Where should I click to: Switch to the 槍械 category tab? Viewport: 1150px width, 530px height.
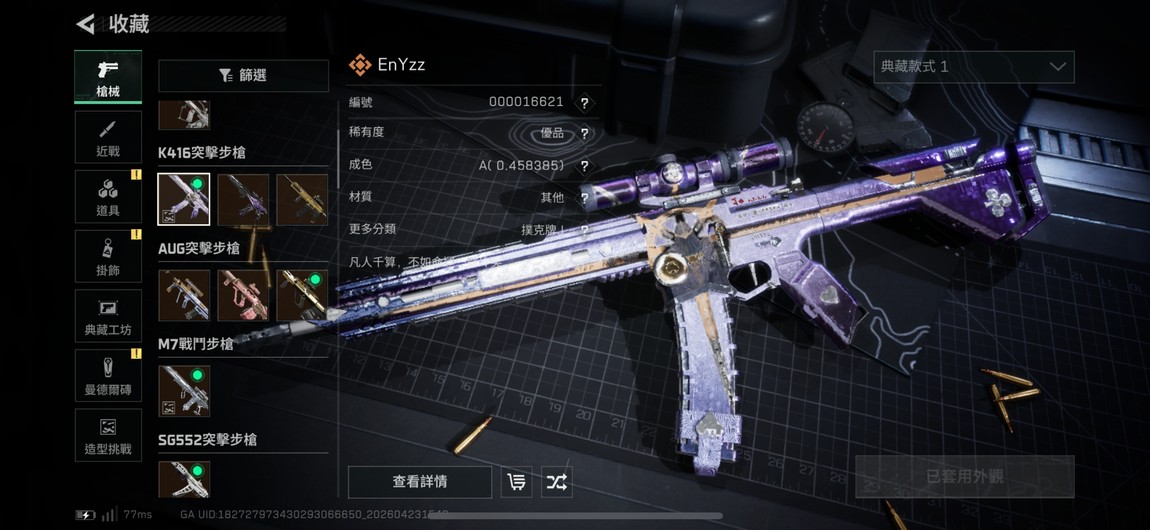click(108, 76)
